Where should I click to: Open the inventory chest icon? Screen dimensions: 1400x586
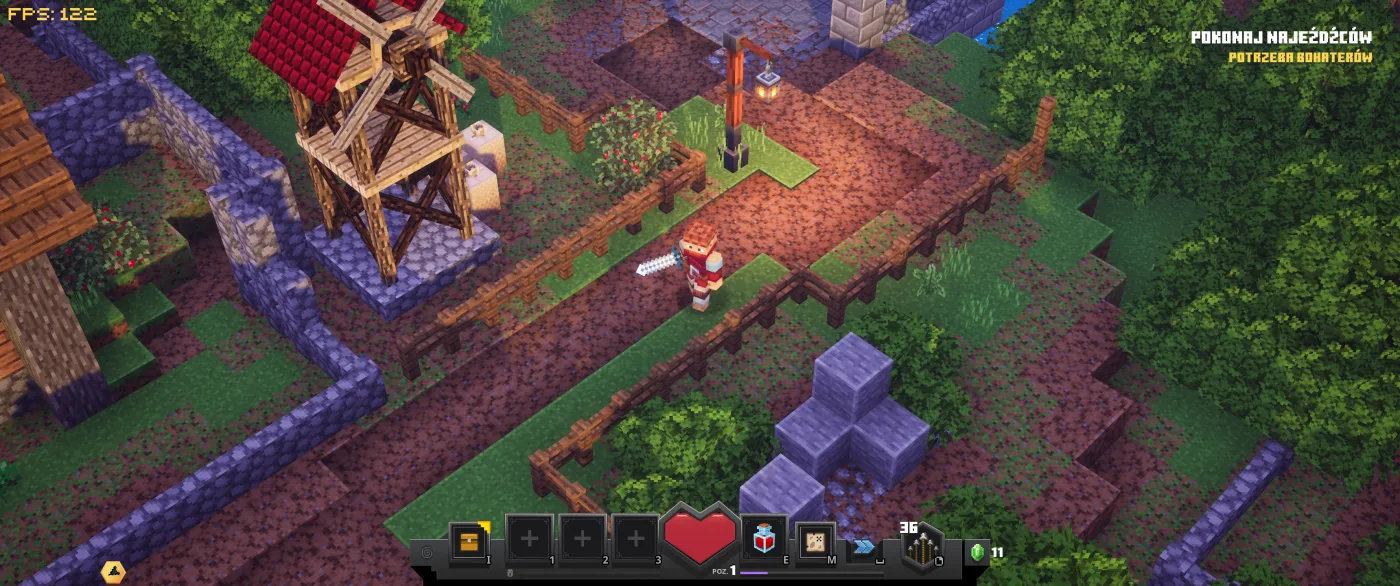pyautogui.click(x=470, y=541)
